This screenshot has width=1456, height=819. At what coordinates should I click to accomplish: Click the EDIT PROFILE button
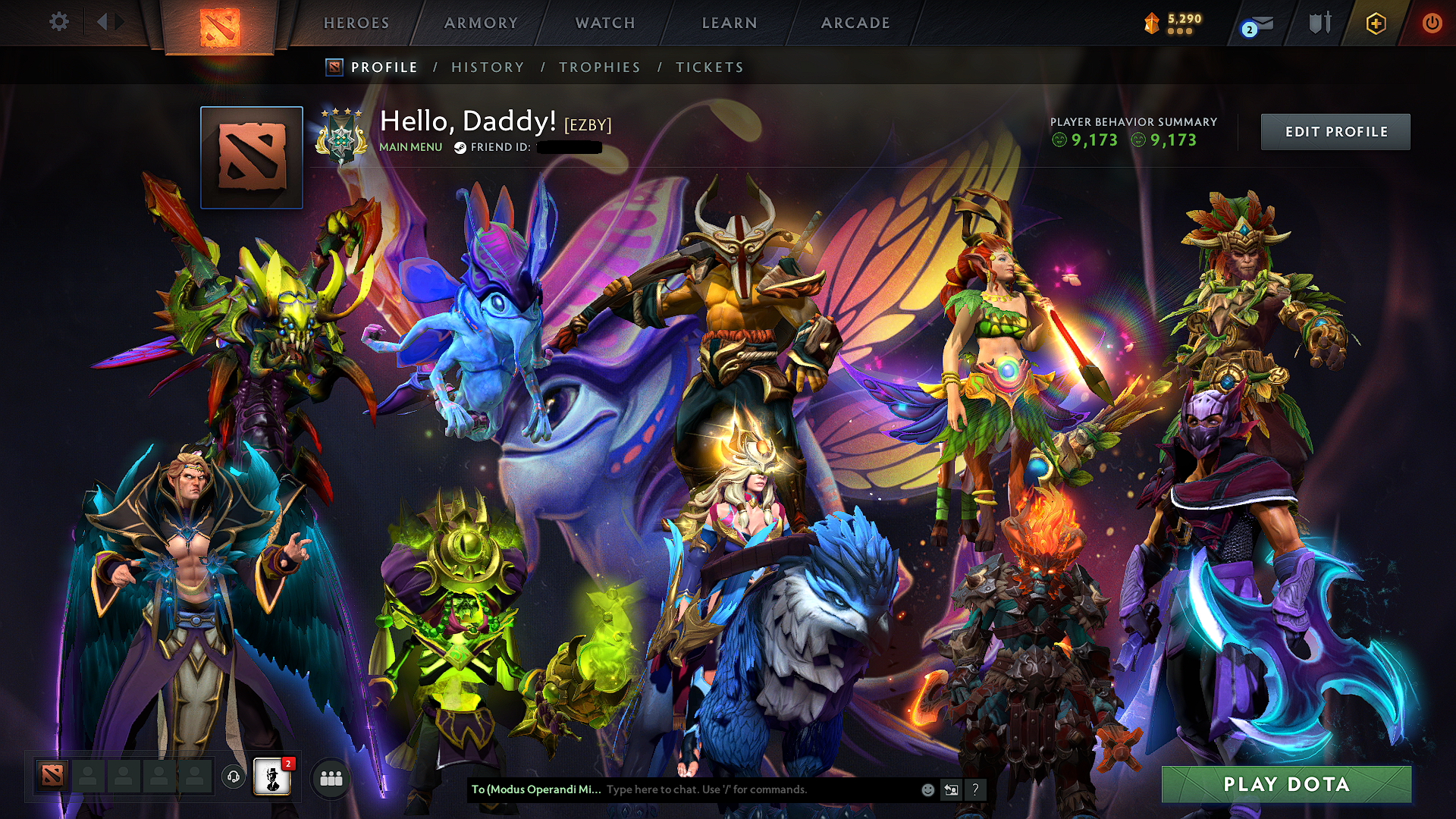tap(1335, 131)
